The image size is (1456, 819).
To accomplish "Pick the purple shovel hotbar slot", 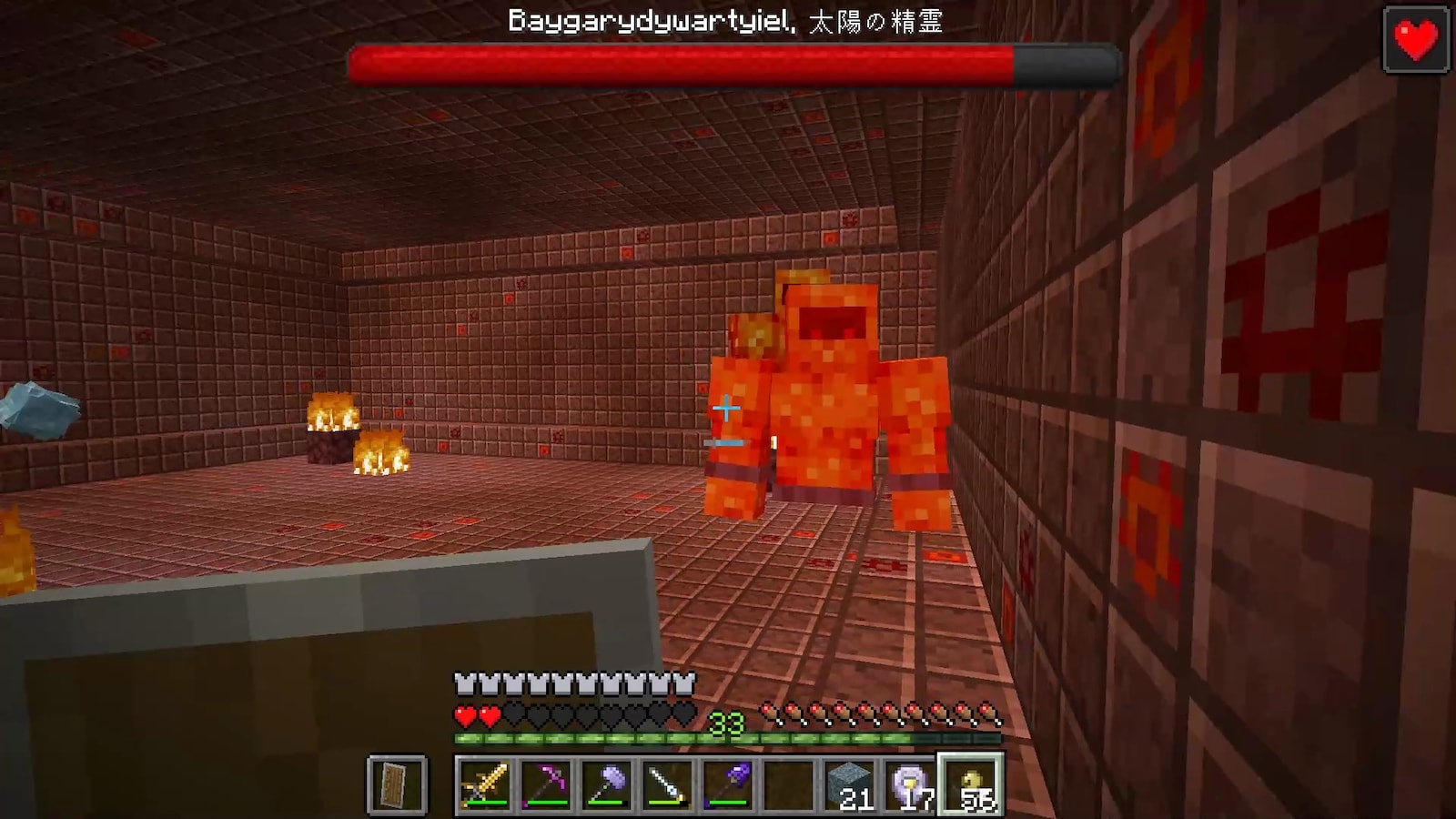I will tap(729, 784).
